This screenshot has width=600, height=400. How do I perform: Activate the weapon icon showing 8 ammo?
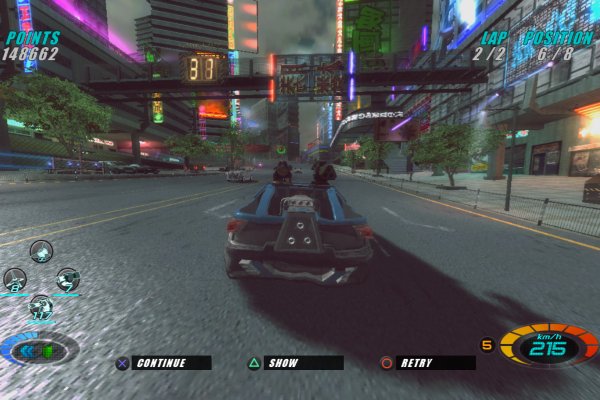pyautogui.click(x=15, y=280)
